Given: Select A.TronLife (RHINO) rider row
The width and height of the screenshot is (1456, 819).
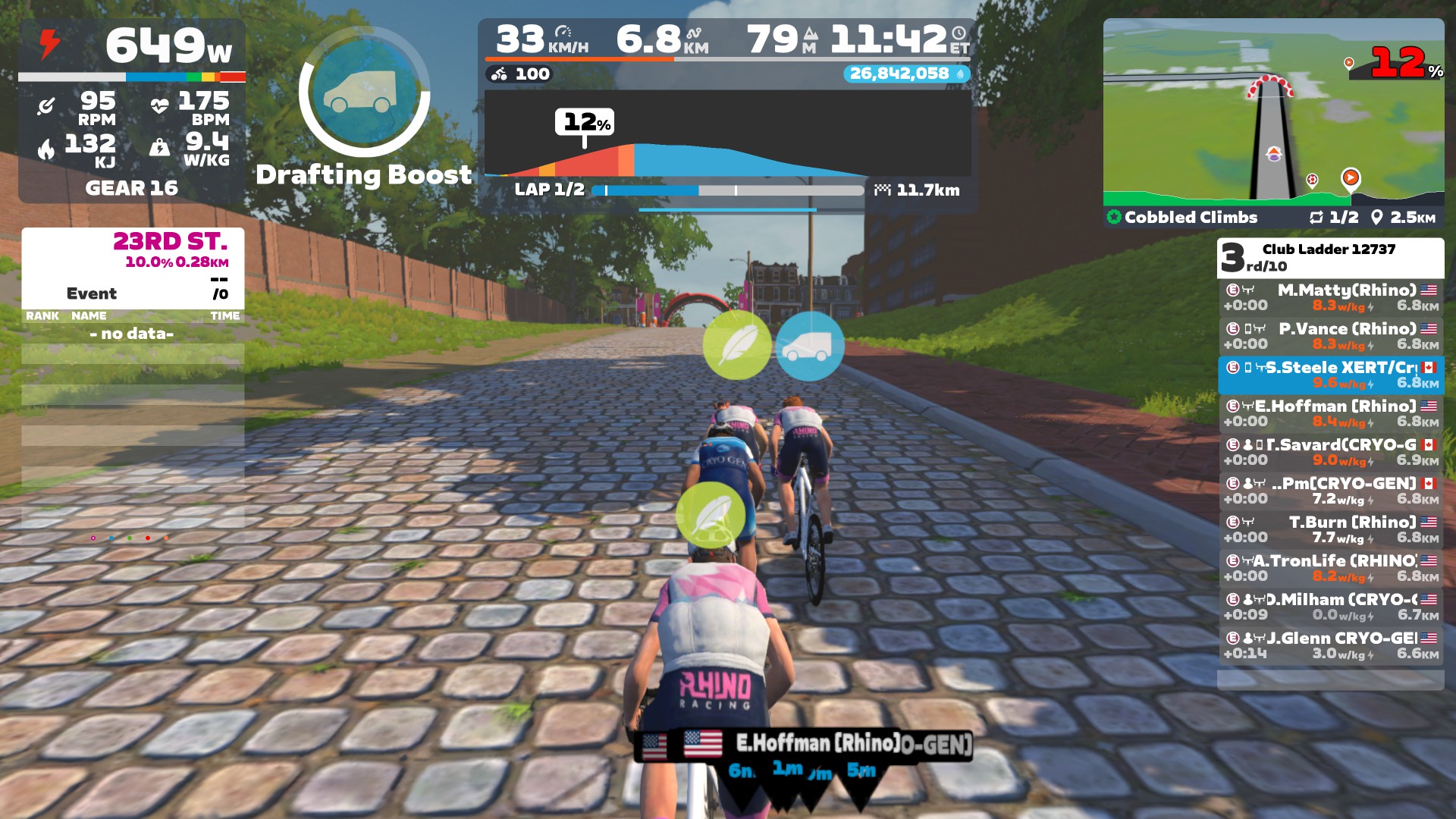Looking at the screenshot, I should 1331,568.
